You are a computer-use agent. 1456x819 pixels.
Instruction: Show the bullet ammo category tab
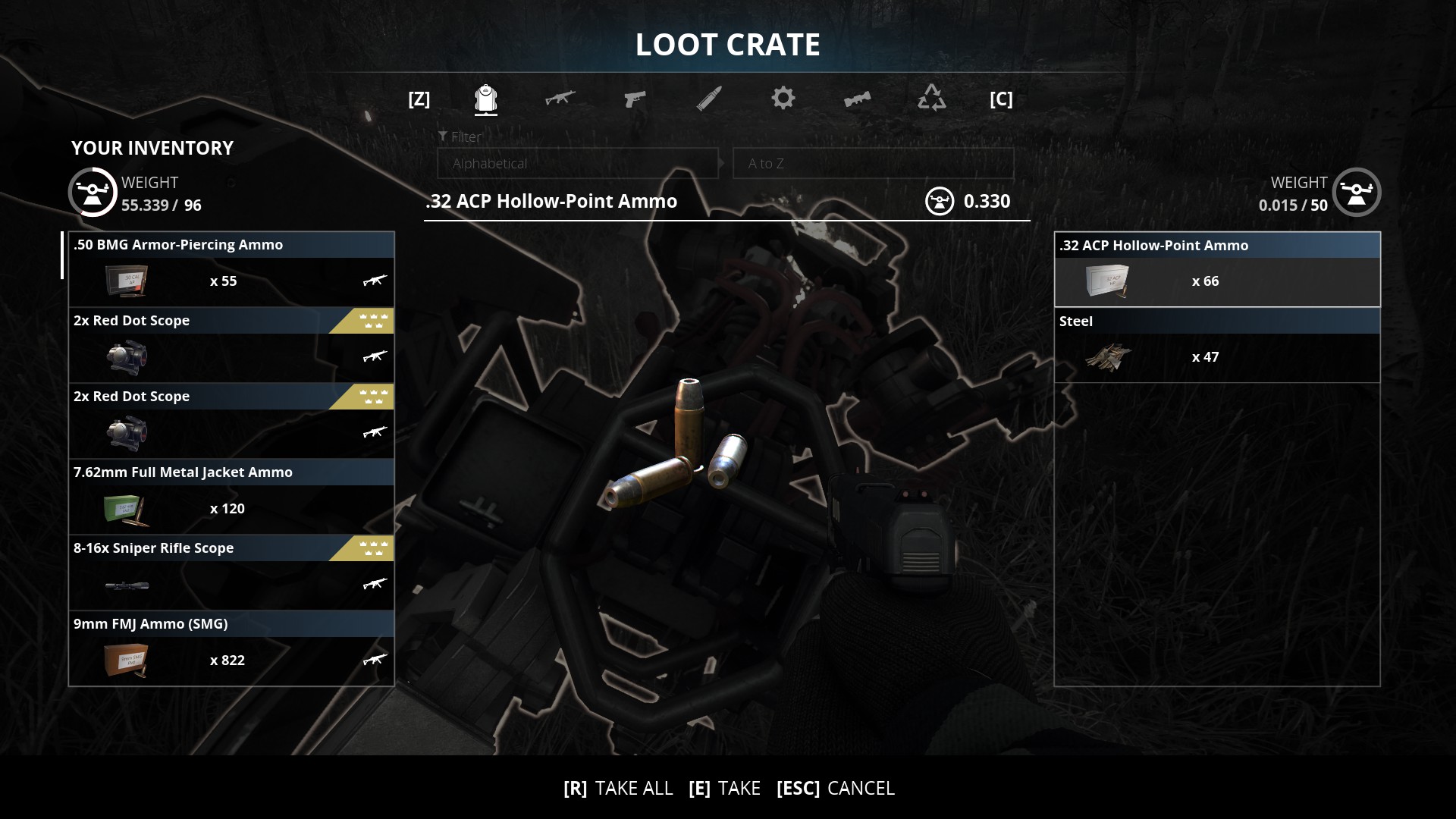click(708, 99)
